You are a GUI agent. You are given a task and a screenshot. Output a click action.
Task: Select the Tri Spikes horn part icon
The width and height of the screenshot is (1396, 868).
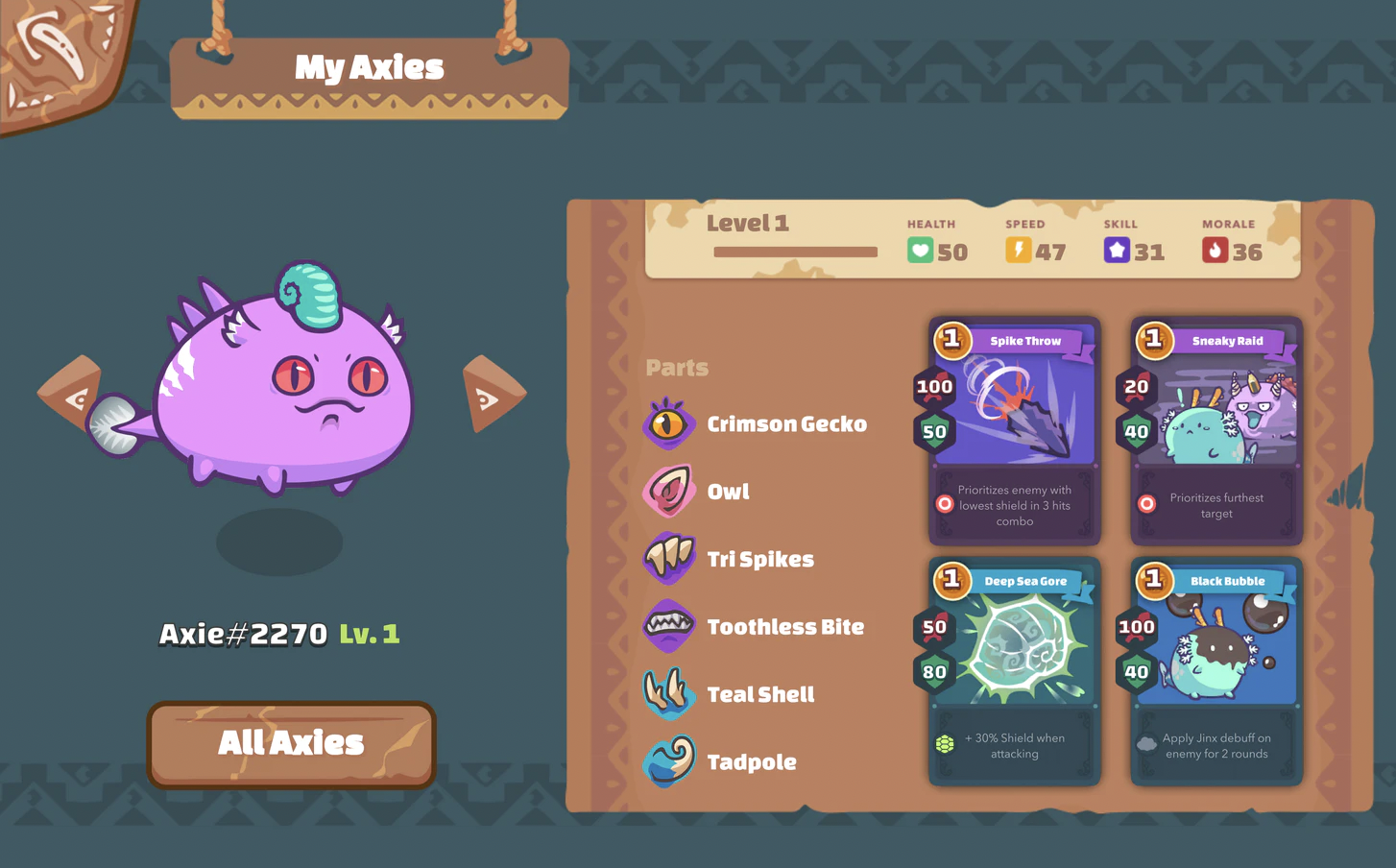[x=669, y=559]
